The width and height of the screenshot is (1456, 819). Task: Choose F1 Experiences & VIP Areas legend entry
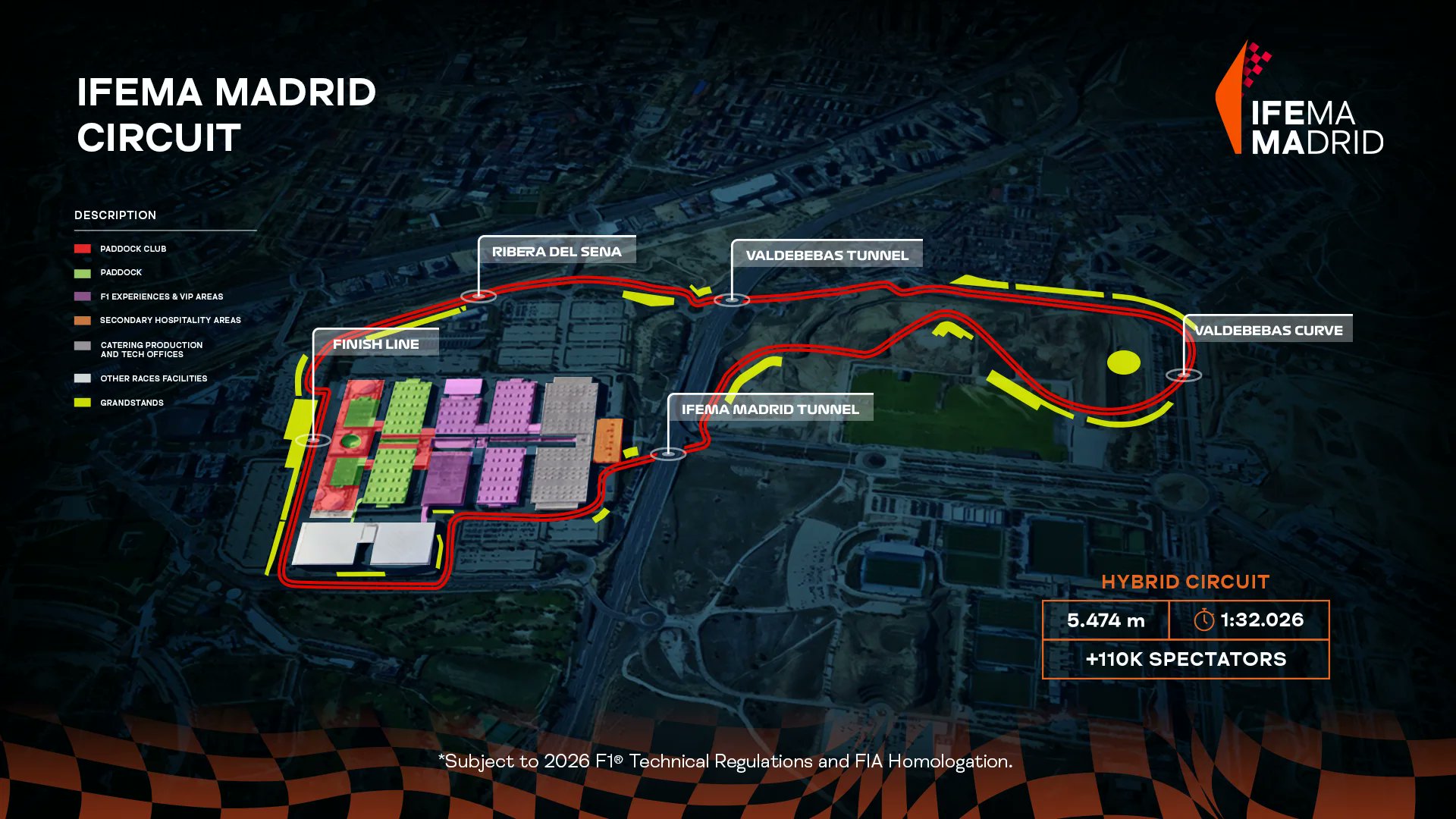(x=162, y=297)
